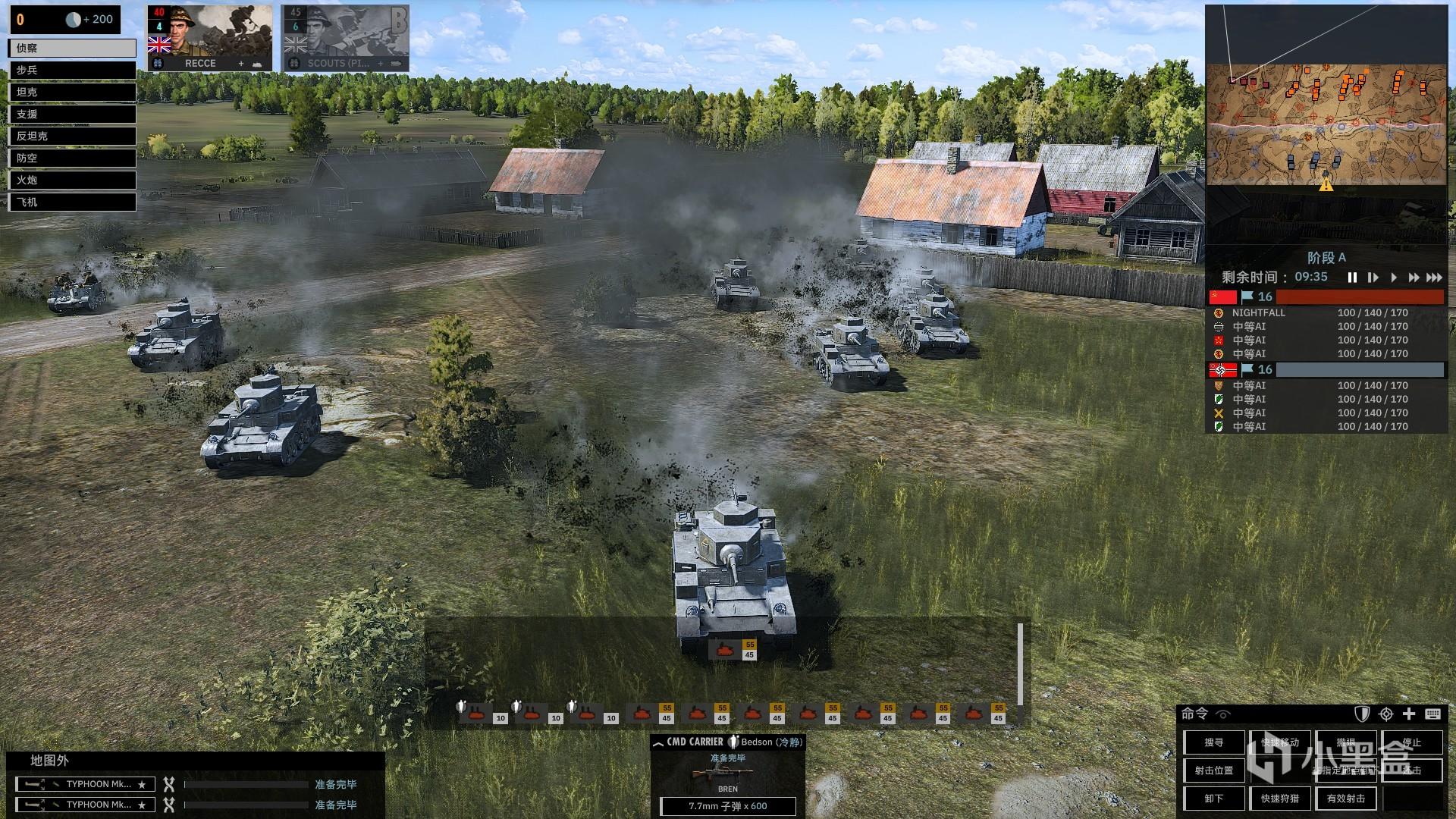Screen dimensions: 1456x819
Task: Give the 射击位置 fire position order
Action: click(1214, 770)
